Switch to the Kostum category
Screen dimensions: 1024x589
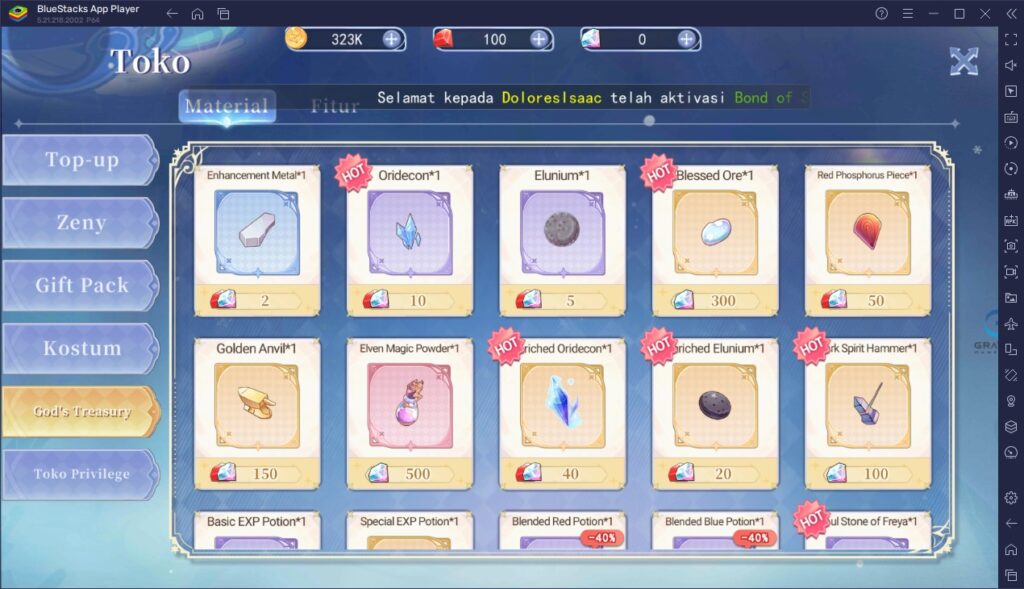click(81, 349)
